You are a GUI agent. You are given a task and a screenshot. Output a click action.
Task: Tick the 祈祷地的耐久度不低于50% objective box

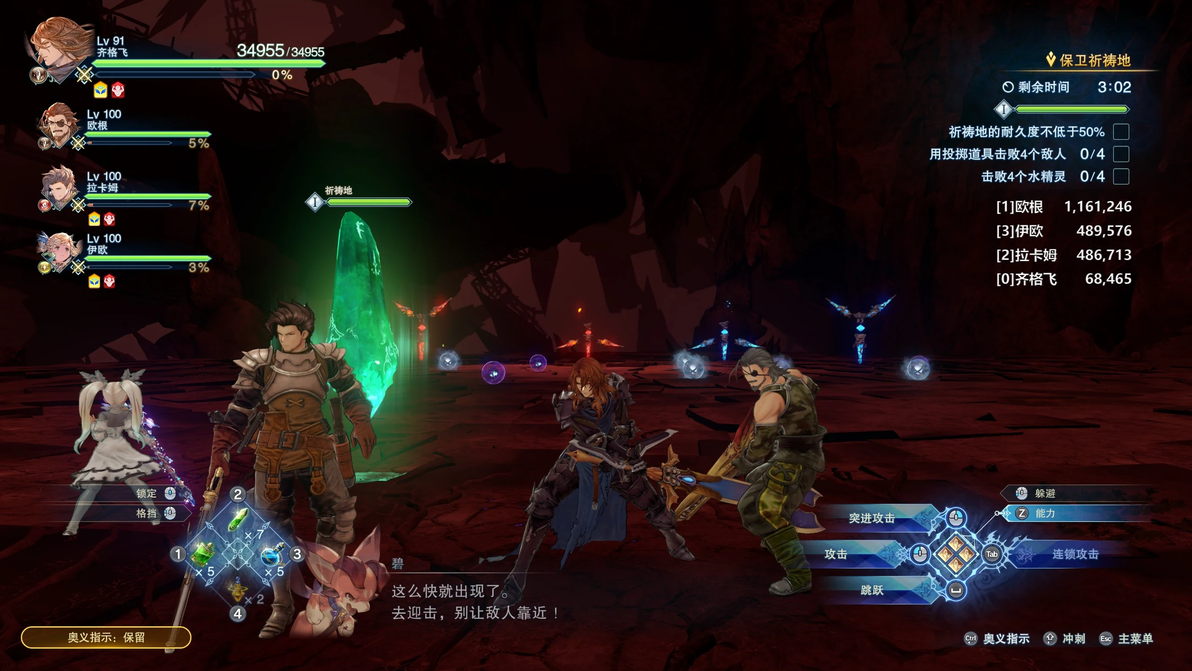pos(1121,132)
